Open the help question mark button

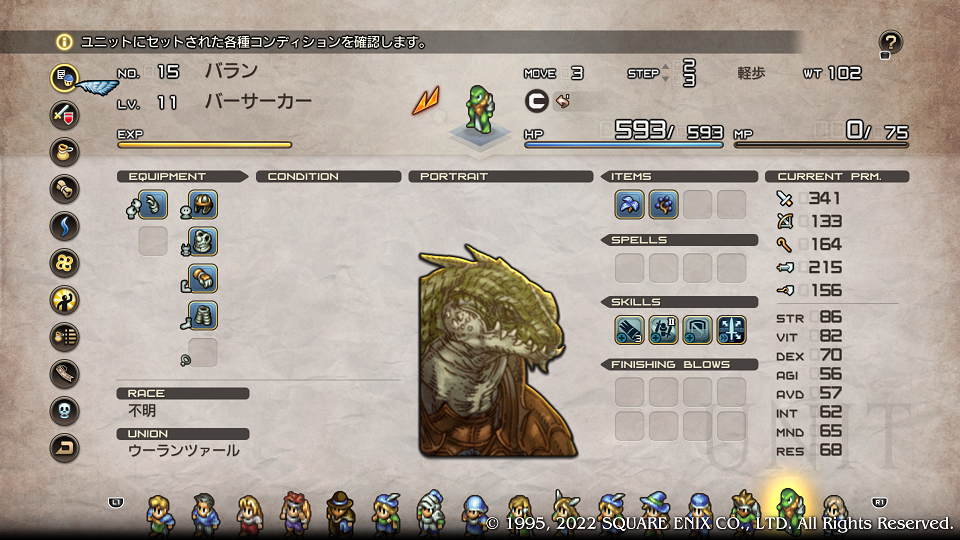891,42
